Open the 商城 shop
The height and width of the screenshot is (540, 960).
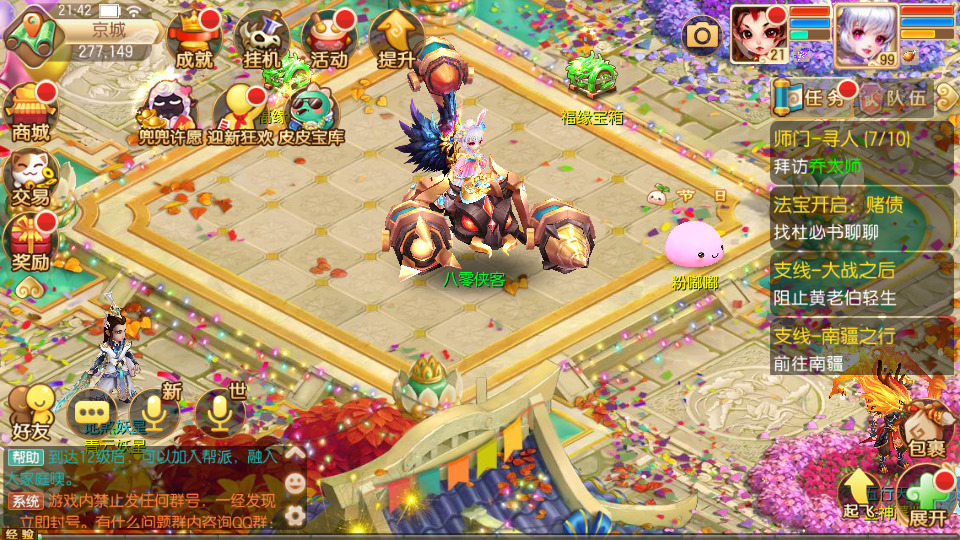point(30,112)
